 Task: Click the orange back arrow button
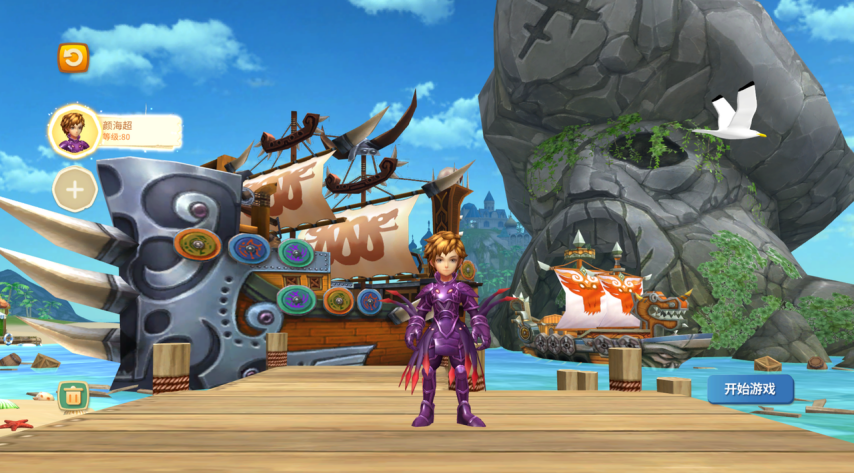73,58
